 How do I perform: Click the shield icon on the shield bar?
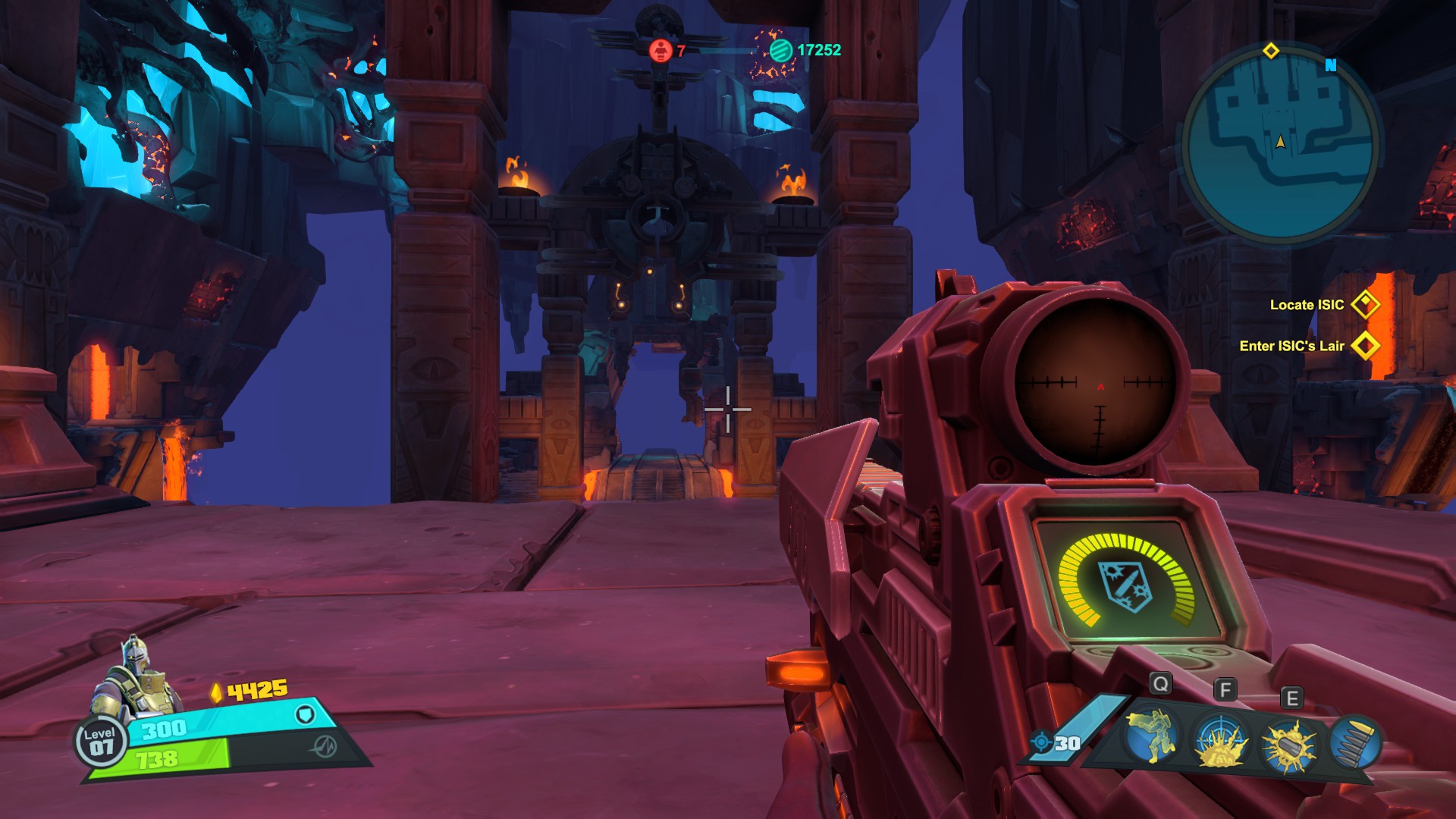pos(305,714)
